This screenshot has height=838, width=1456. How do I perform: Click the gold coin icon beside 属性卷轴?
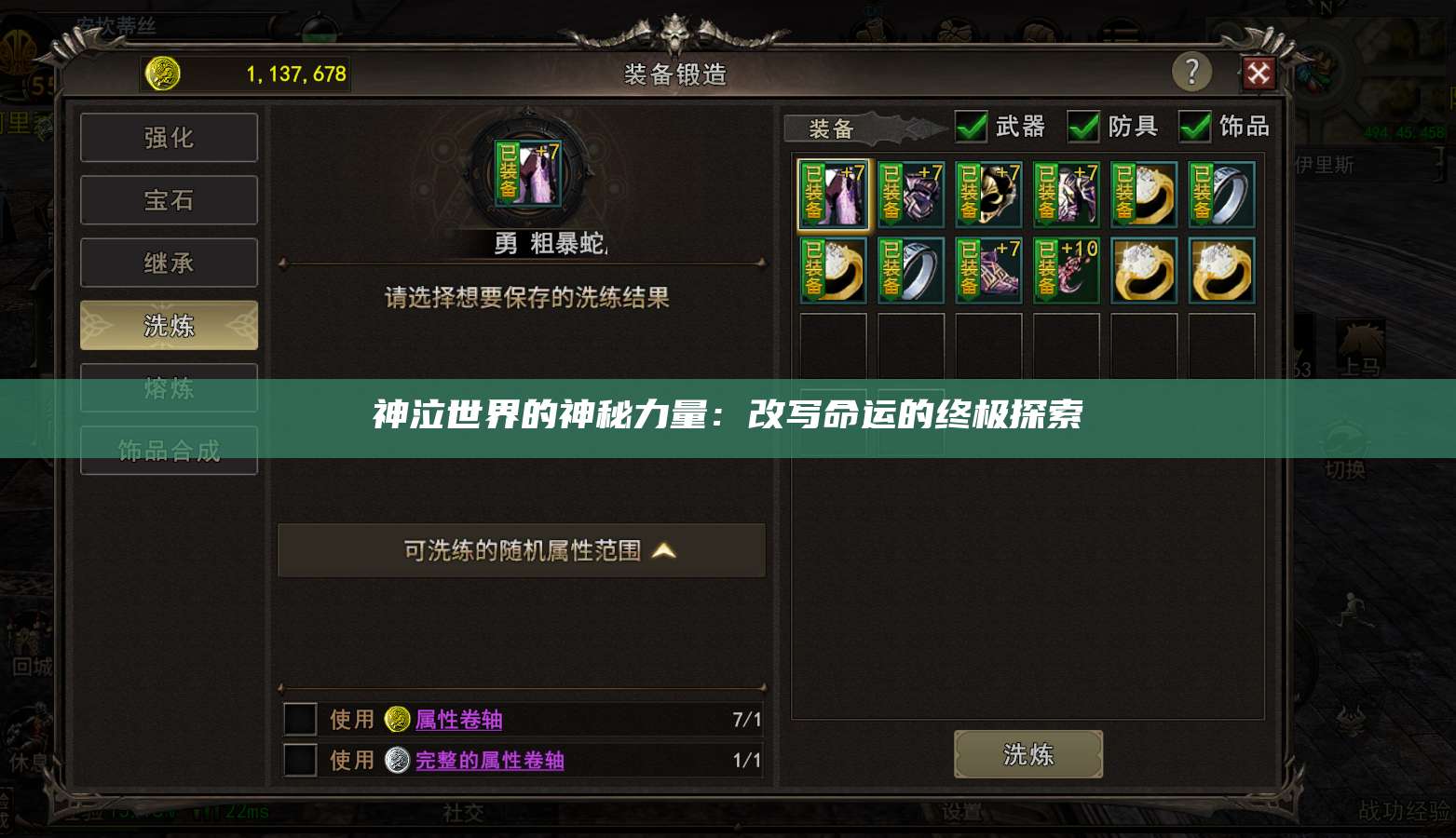tap(396, 719)
